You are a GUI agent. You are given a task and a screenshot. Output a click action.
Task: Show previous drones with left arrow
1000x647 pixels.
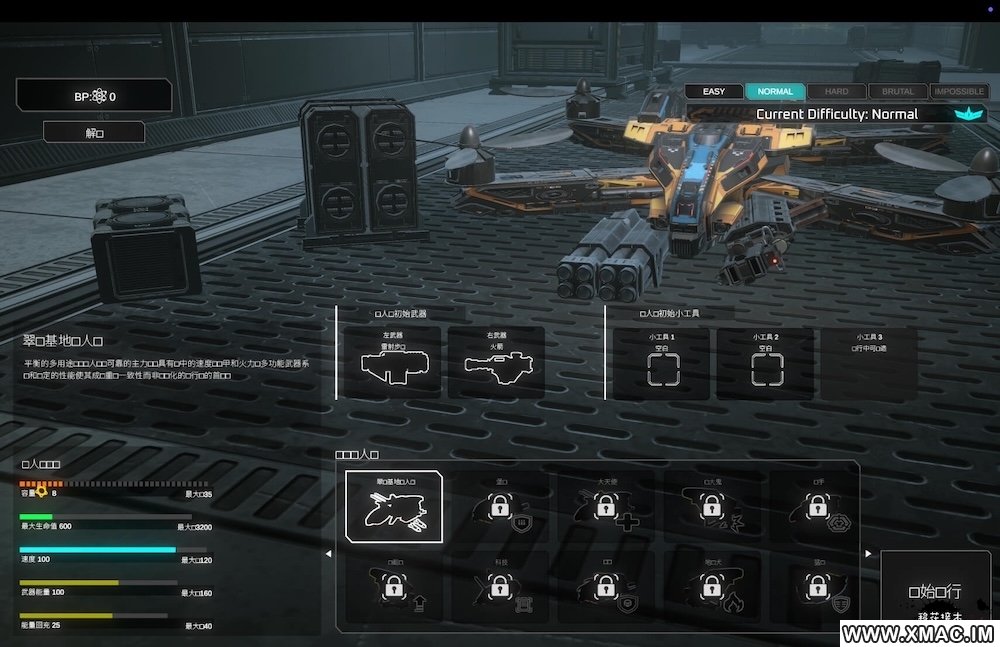328,554
